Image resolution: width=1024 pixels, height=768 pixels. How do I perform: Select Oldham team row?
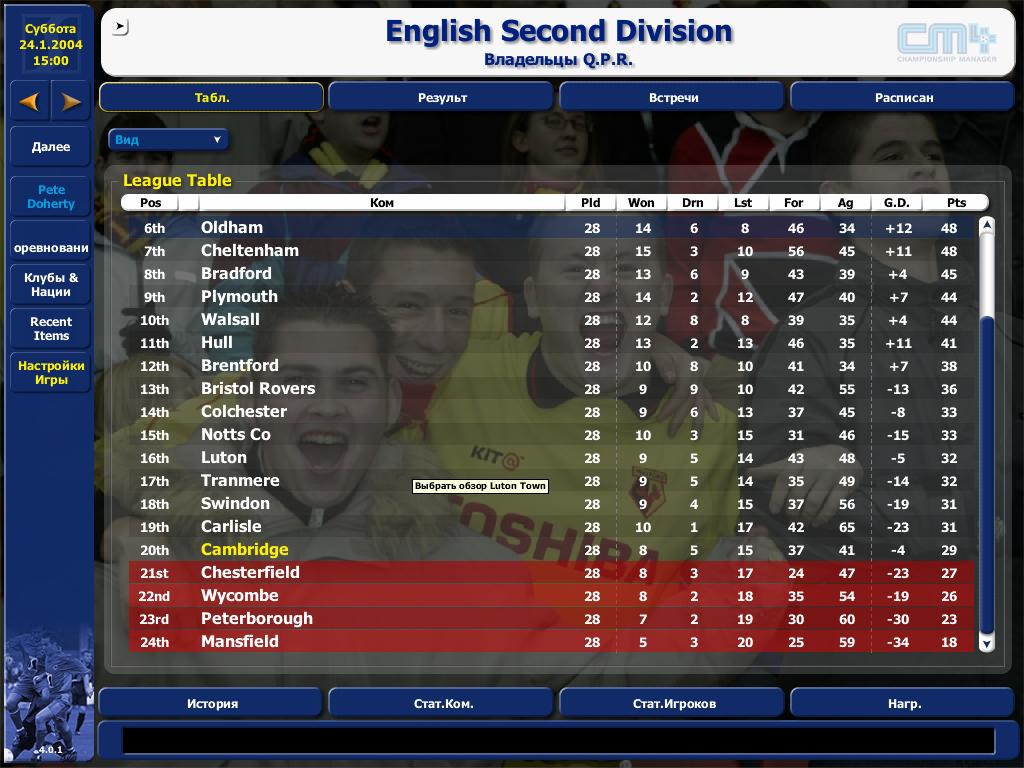click(x=232, y=227)
